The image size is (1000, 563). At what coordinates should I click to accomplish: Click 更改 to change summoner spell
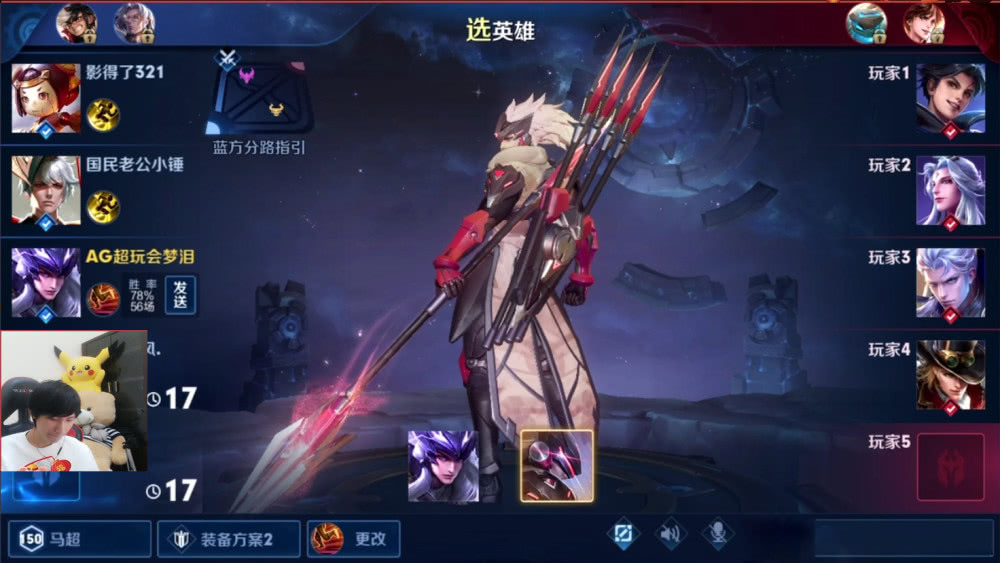354,539
